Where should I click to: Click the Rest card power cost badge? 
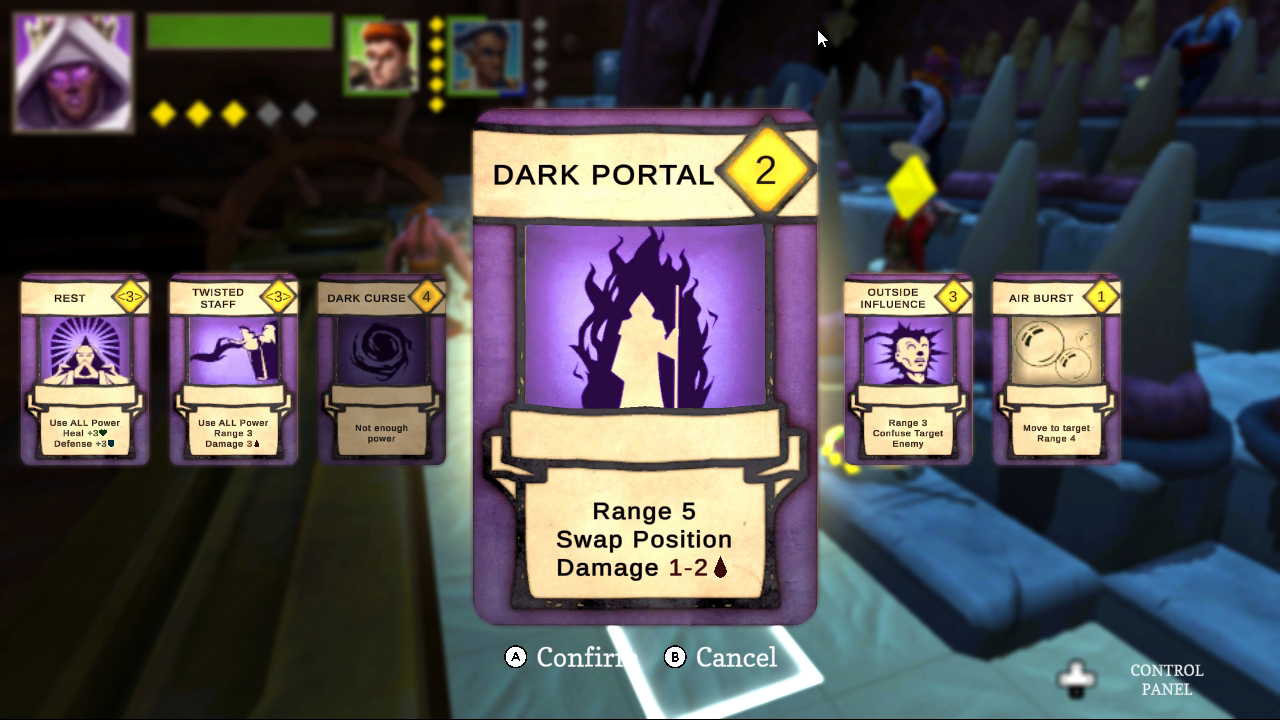131,297
